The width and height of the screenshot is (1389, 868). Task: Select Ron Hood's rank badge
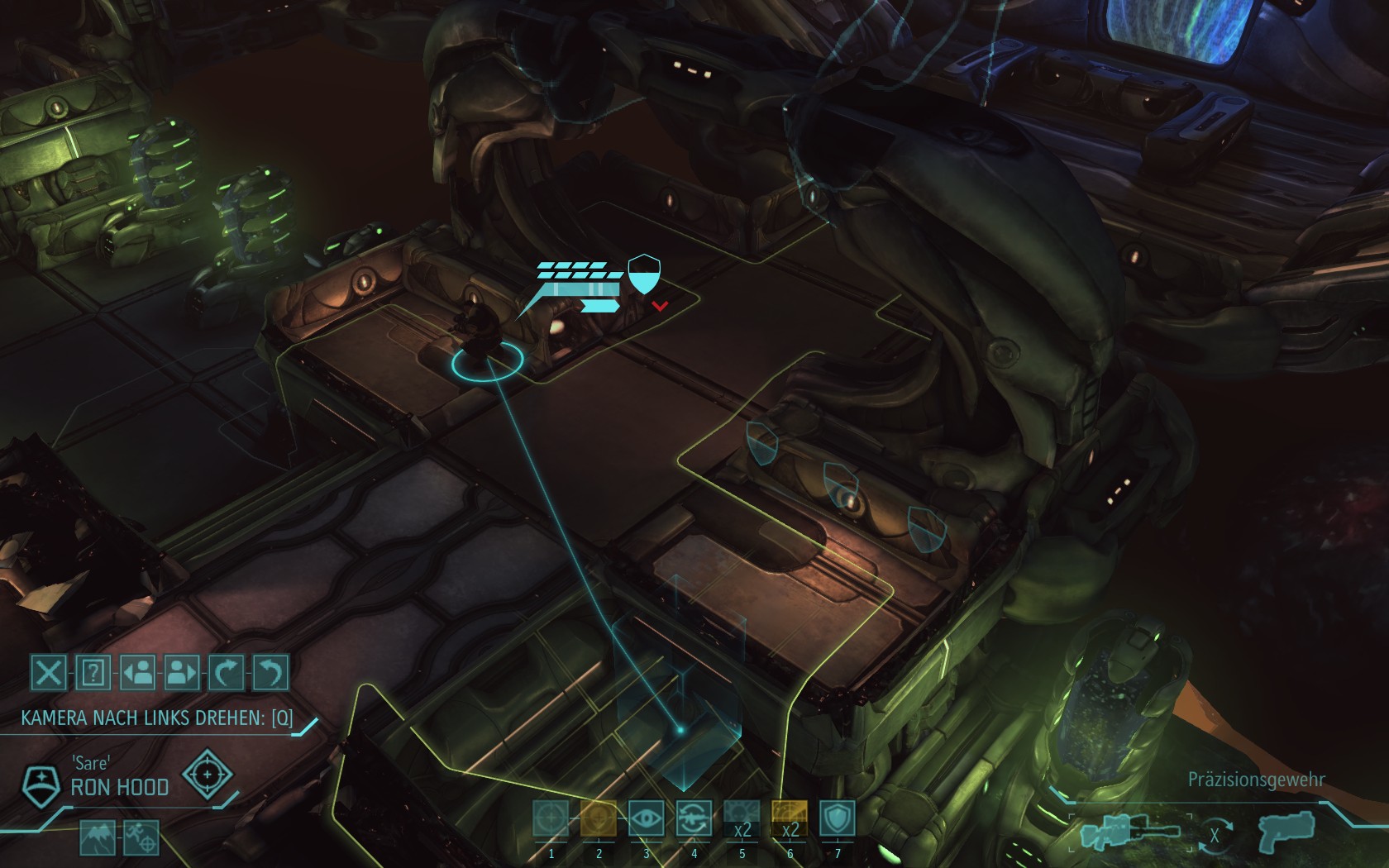tap(39, 786)
